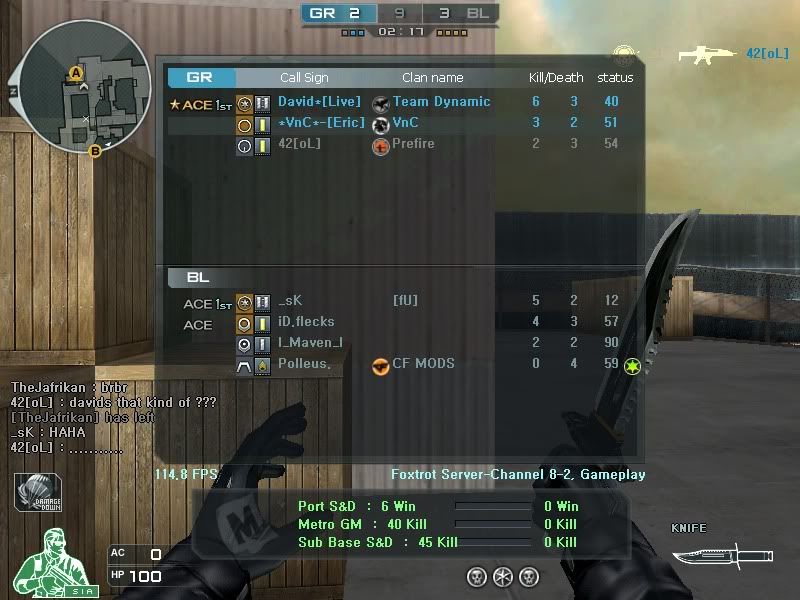The width and height of the screenshot is (800, 600).
Task: Click the CF MODS clan emblem
Action: (x=380, y=366)
